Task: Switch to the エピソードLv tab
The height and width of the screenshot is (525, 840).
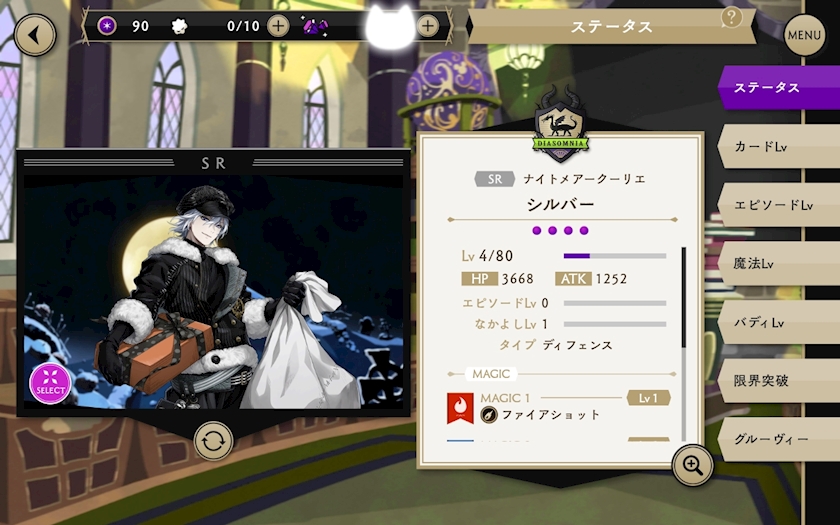Action: (774, 205)
